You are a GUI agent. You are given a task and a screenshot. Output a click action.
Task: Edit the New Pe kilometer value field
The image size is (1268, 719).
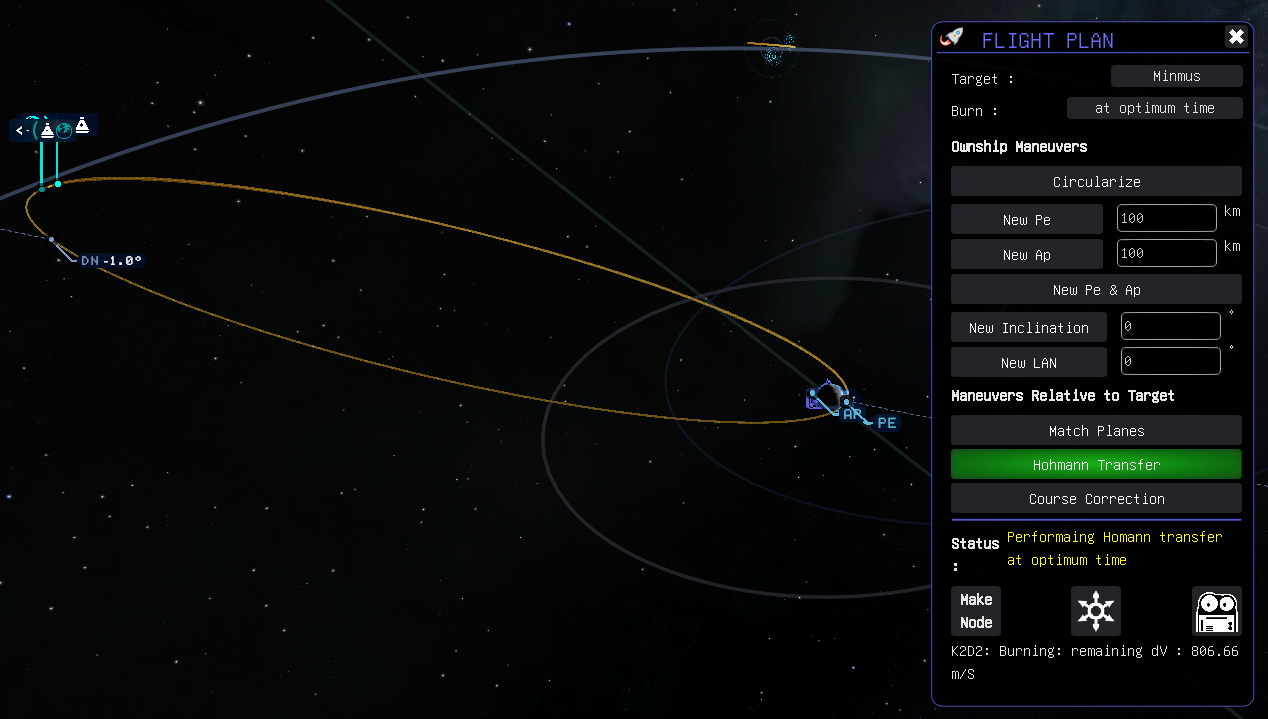coord(1166,219)
